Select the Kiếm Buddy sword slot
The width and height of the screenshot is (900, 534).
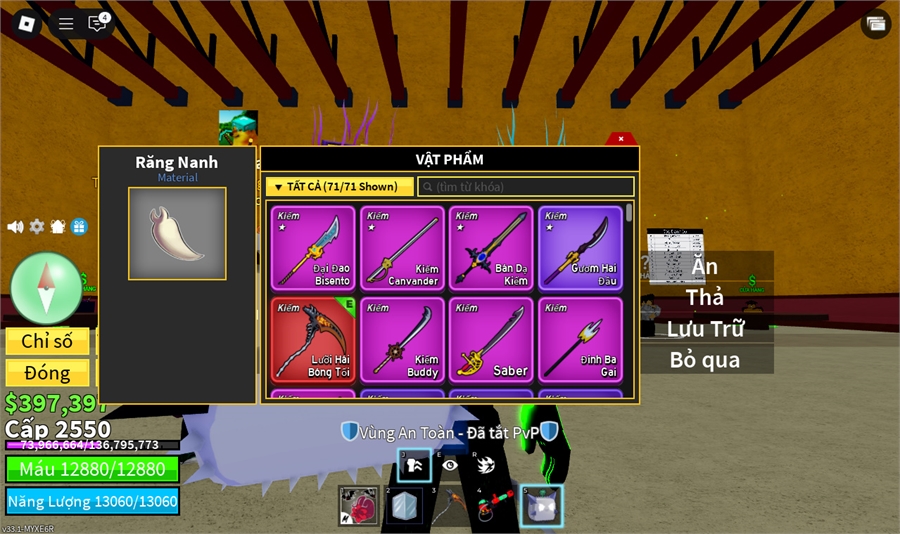coord(402,339)
